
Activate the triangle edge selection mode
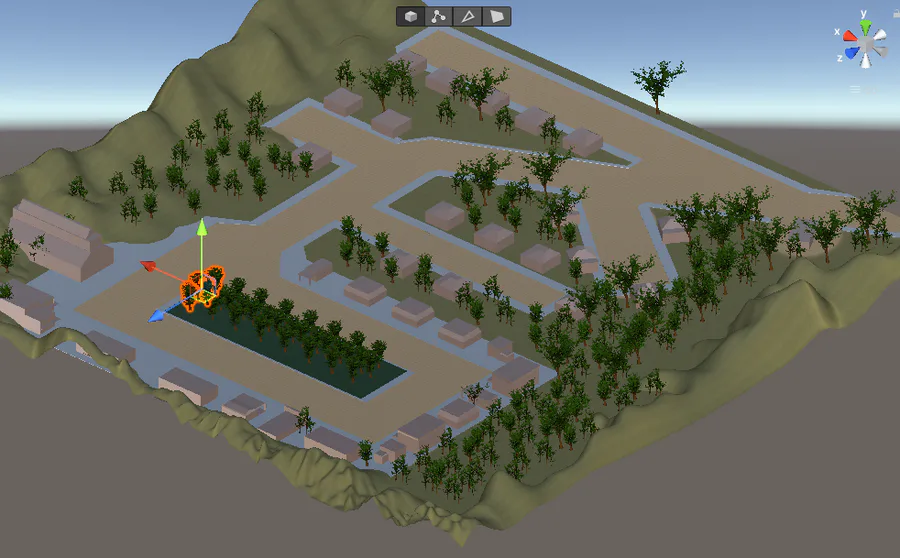click(468, 16)
